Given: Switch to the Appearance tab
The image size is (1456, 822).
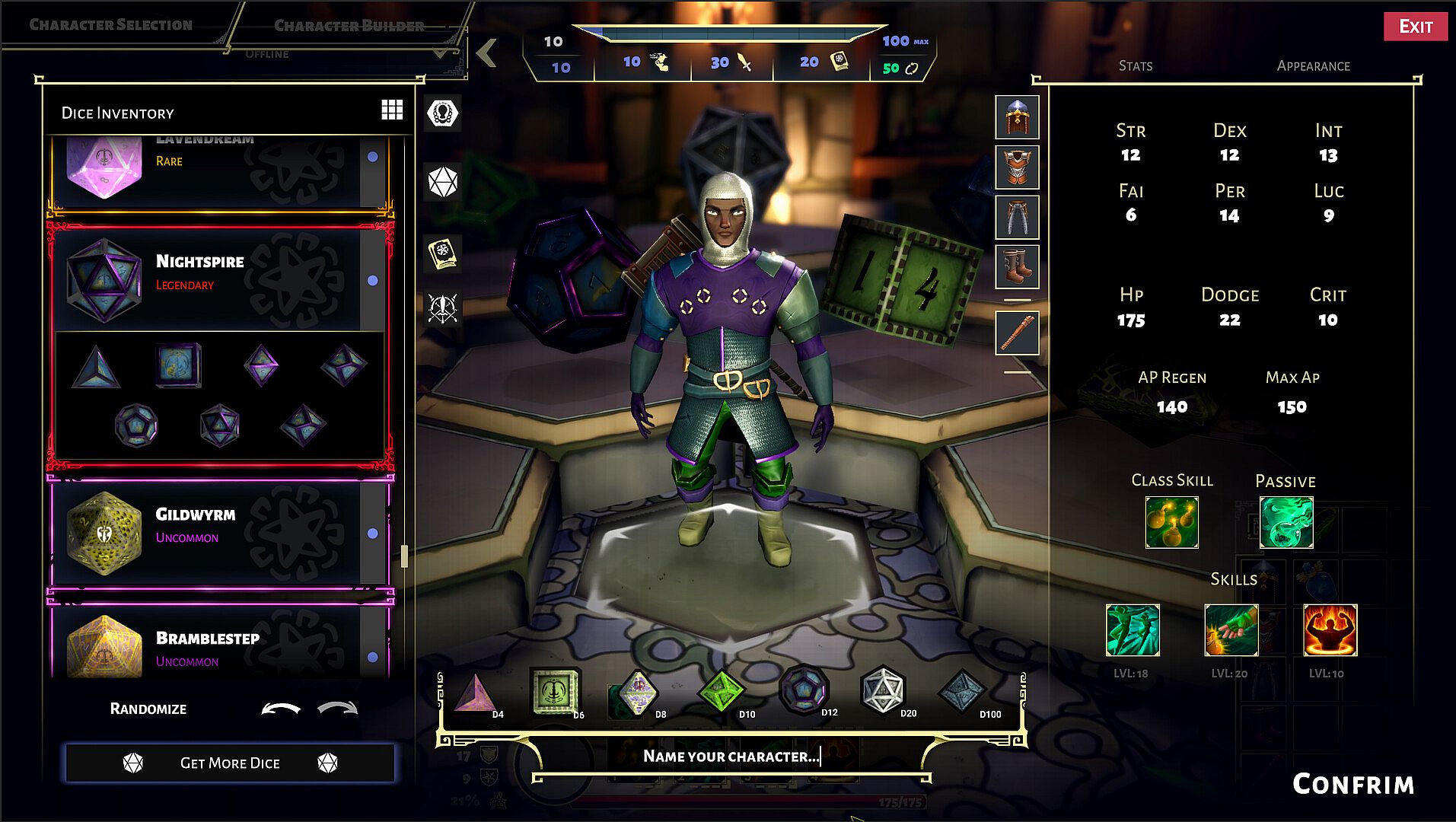Looking at the screenshot, I should (x=1313, y=66).
